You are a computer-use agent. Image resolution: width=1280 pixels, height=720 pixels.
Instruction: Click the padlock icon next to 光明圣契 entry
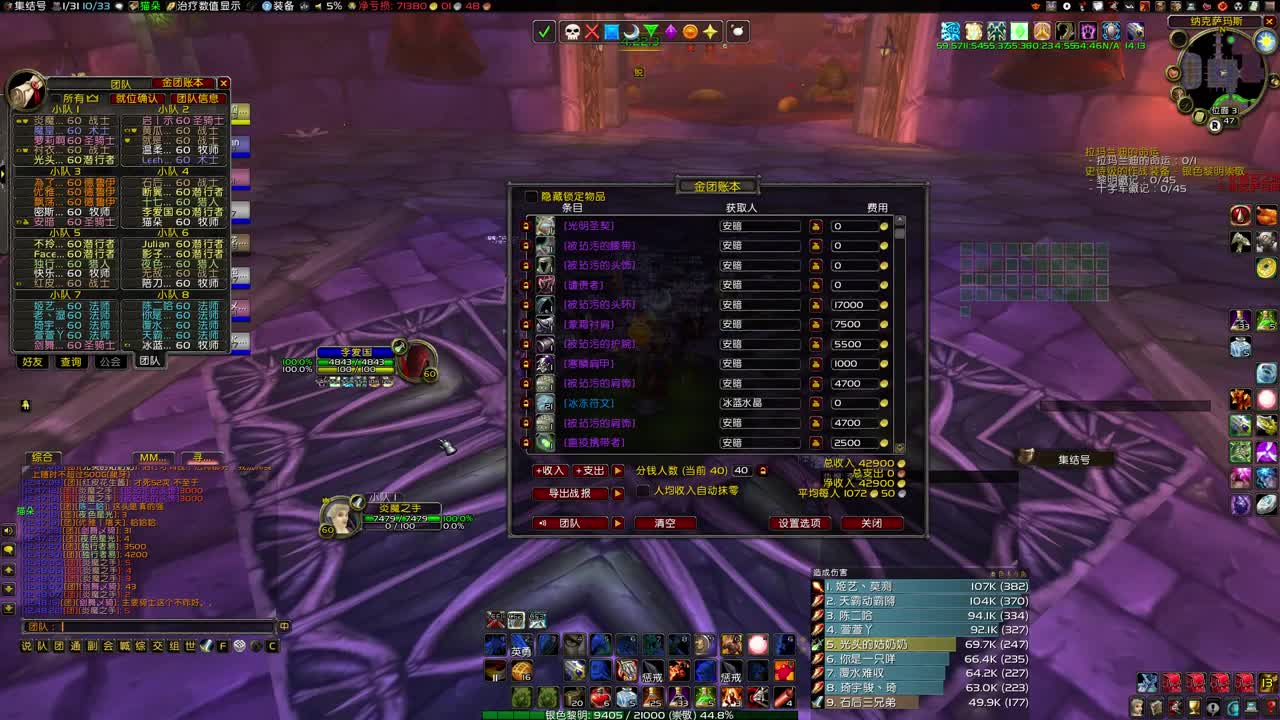[526, 226]
